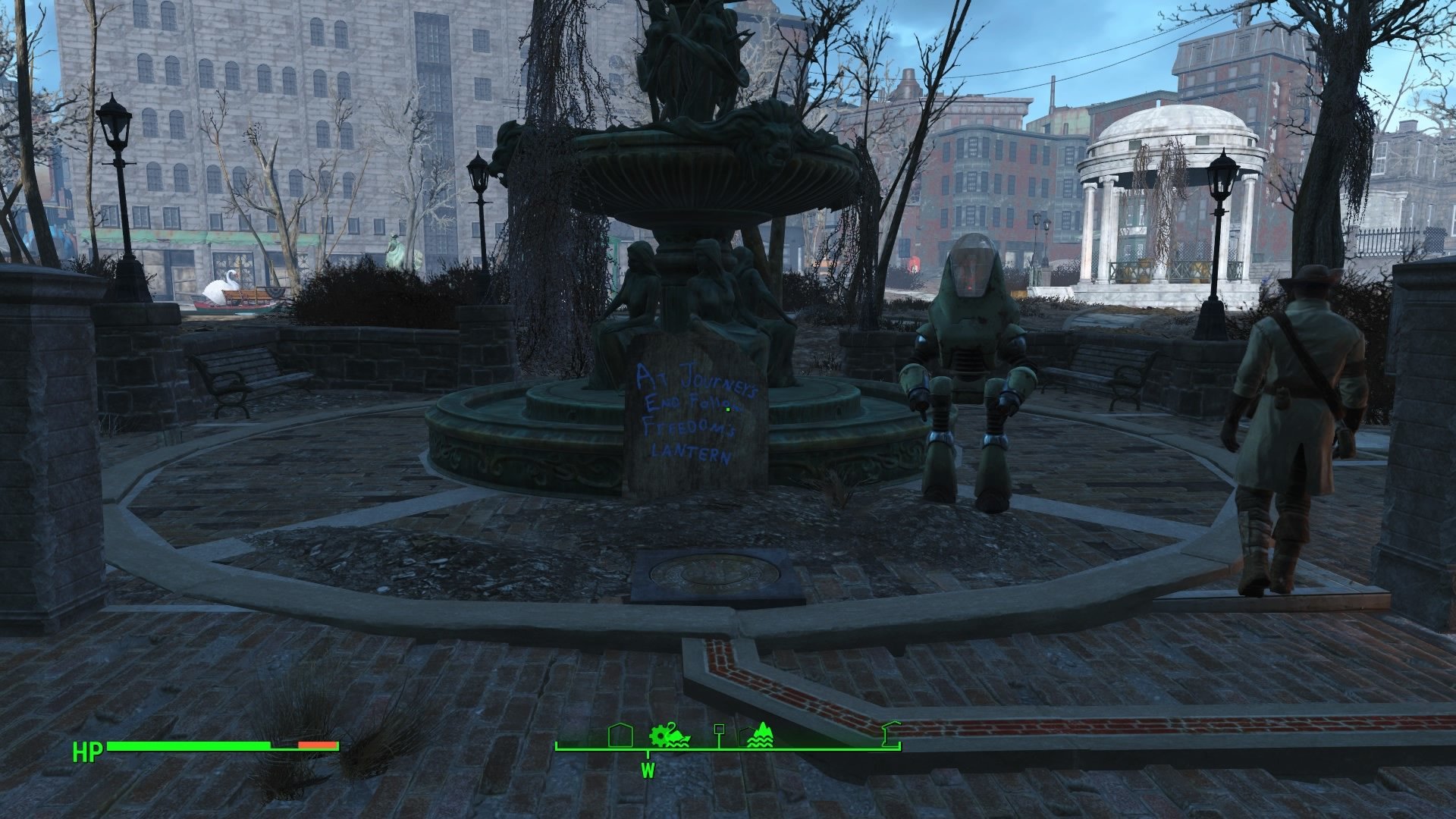Screen dimensions: 1456x819
Task: Click the red damage segment of the HP bar
Action: pos(315,745)
